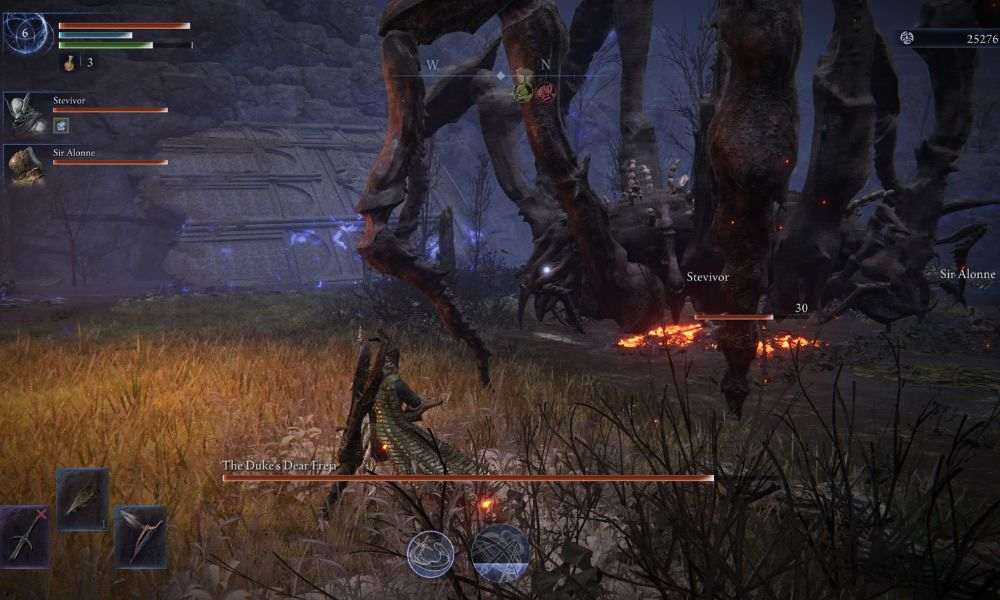Select the bow weapon slot
Screen dimensions: 1000x600
point(140,537)
